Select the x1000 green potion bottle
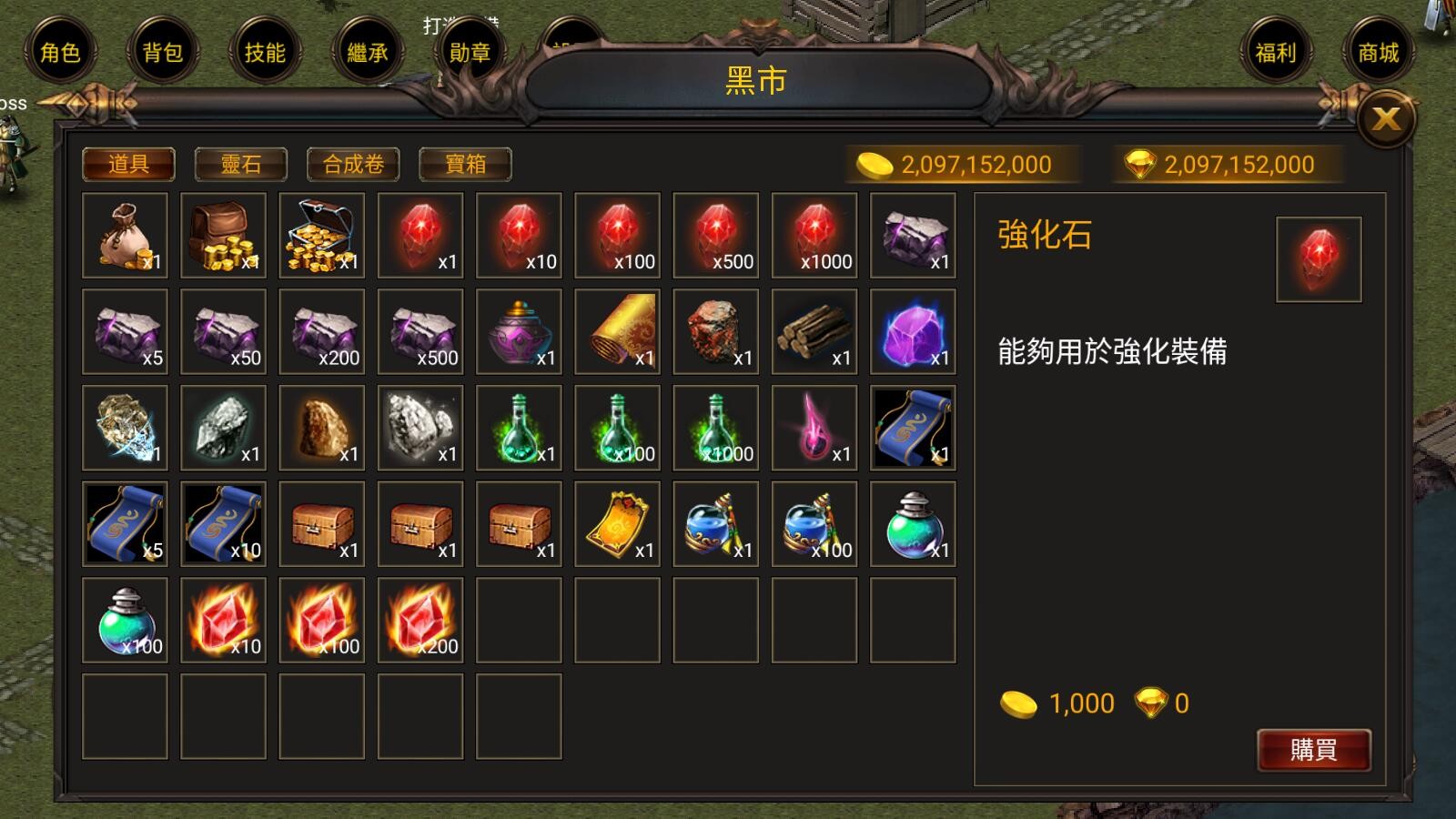Viewport: 1456px width, 819px height. [x=714, y=428]
